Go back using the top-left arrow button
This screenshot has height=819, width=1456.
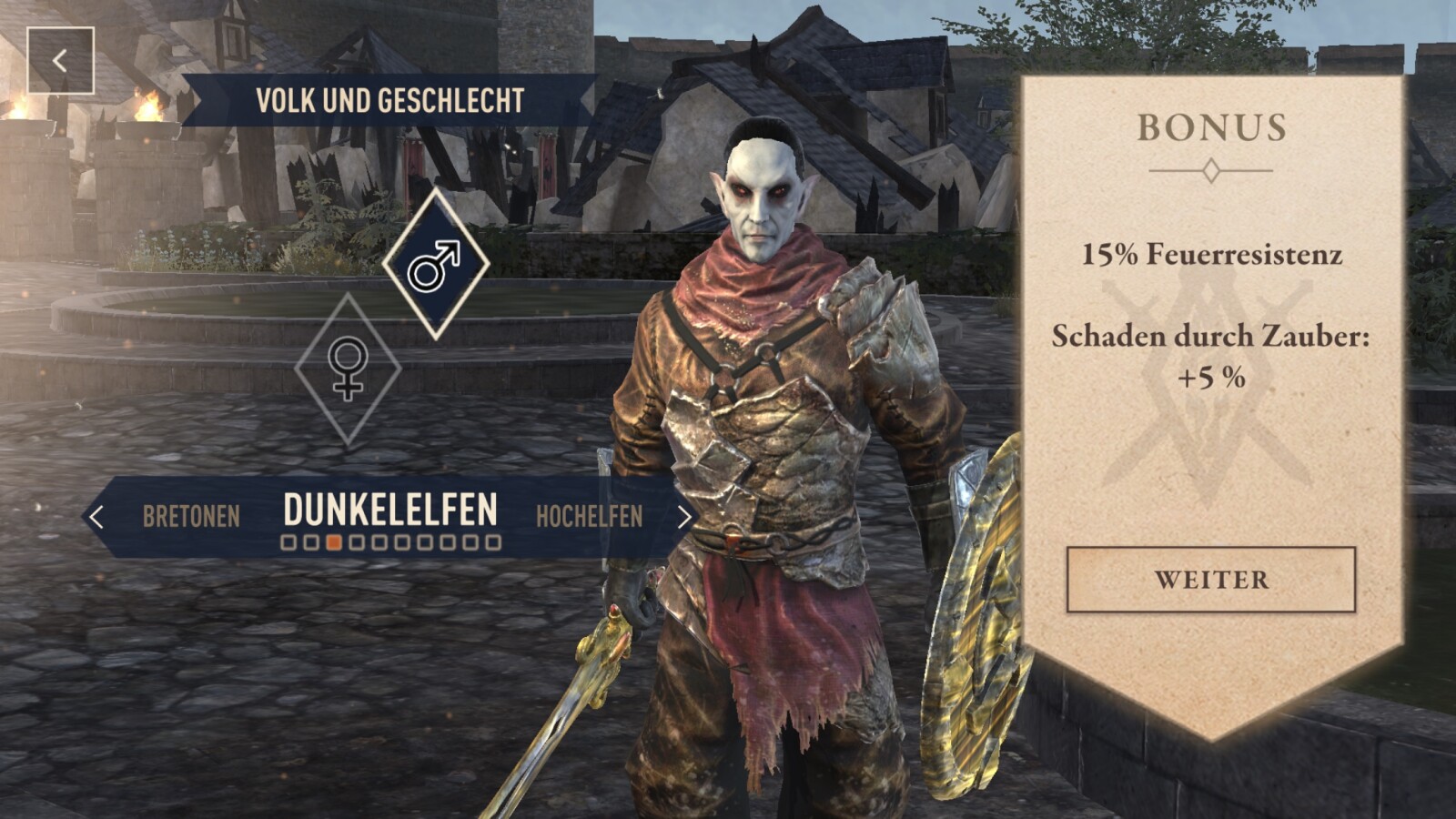tap(60, 61)
